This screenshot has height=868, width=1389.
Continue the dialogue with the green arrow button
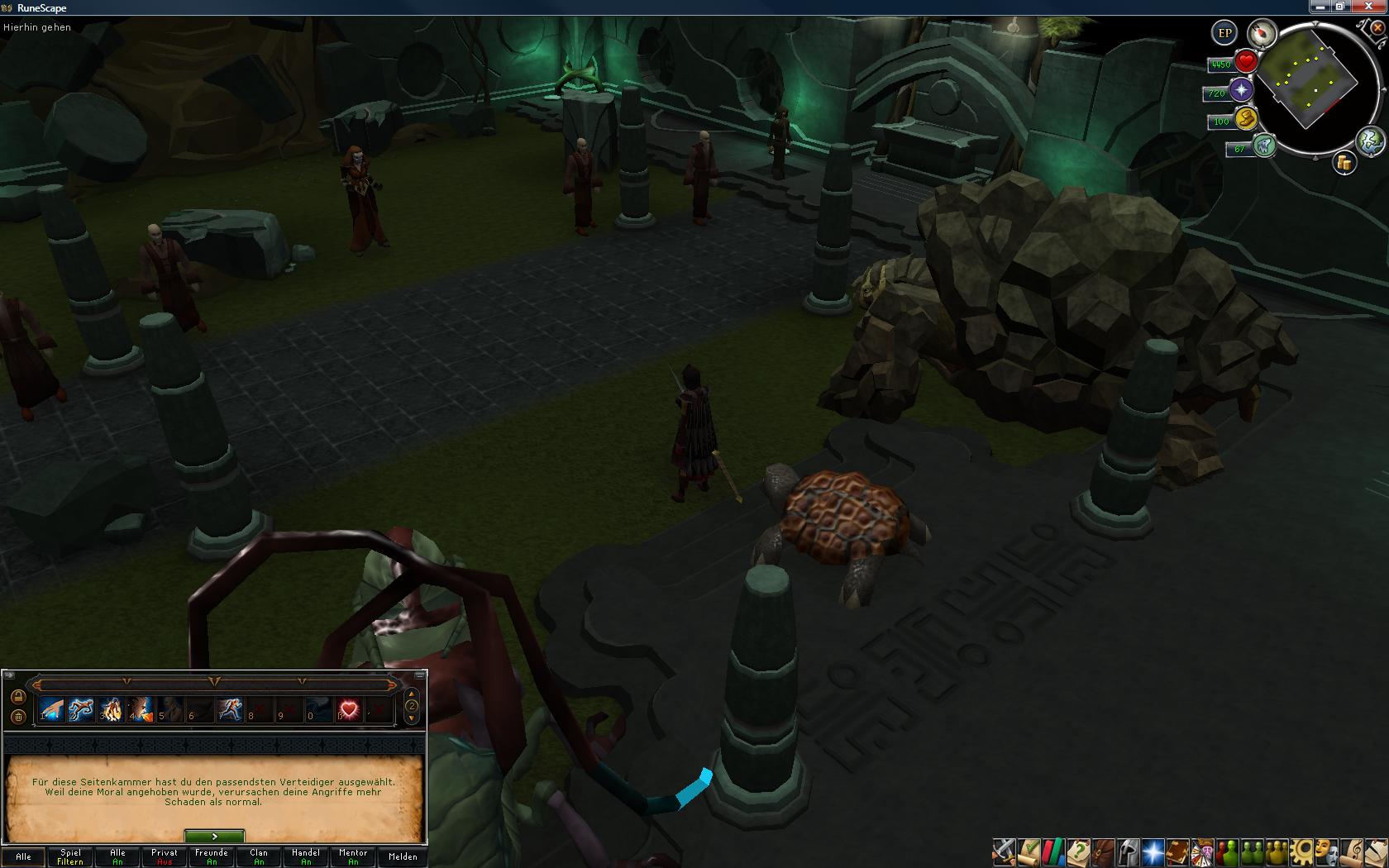pos(214,837)
